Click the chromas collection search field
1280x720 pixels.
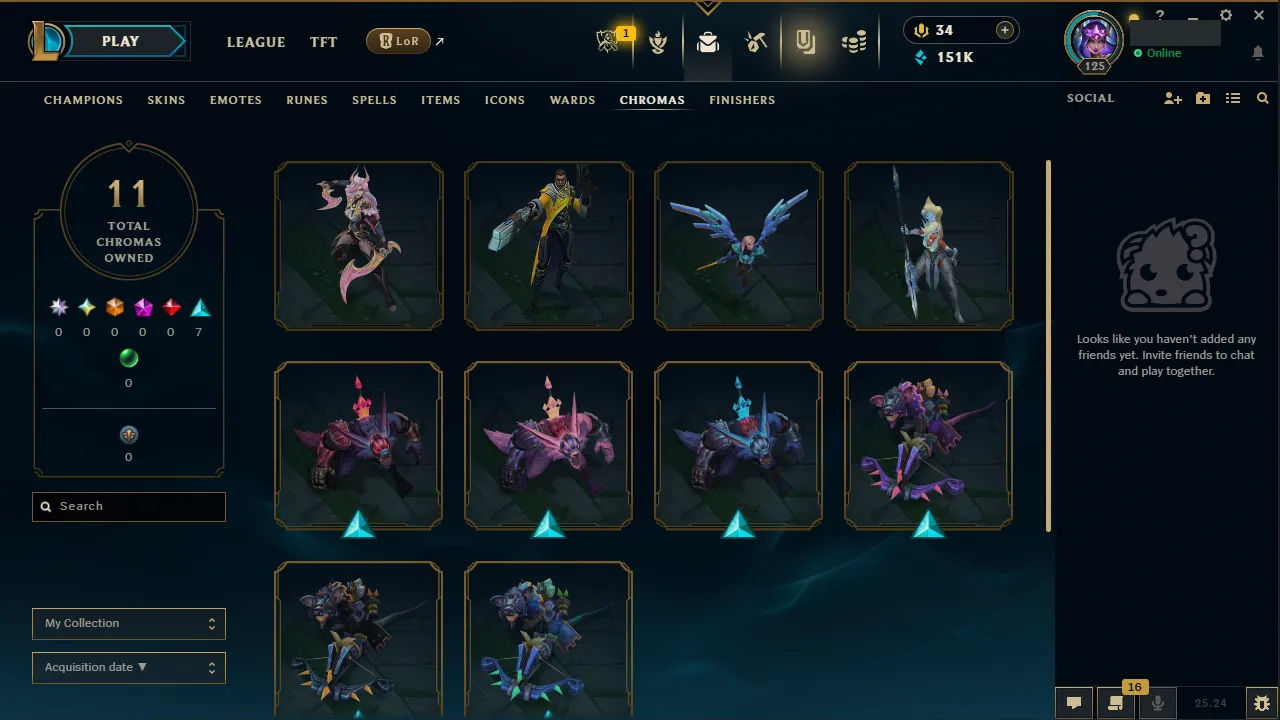[128, 506]
